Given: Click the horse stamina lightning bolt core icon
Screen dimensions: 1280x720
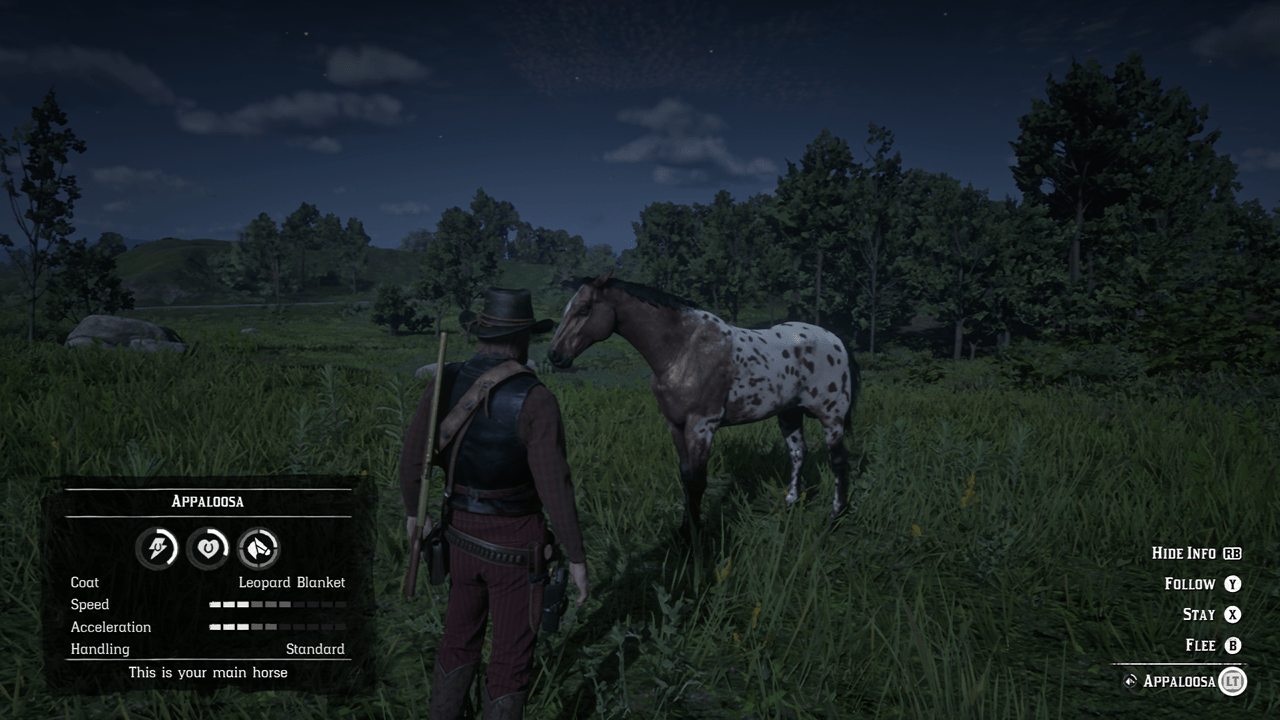Looking at the screenshot, I should click(157, 547).
